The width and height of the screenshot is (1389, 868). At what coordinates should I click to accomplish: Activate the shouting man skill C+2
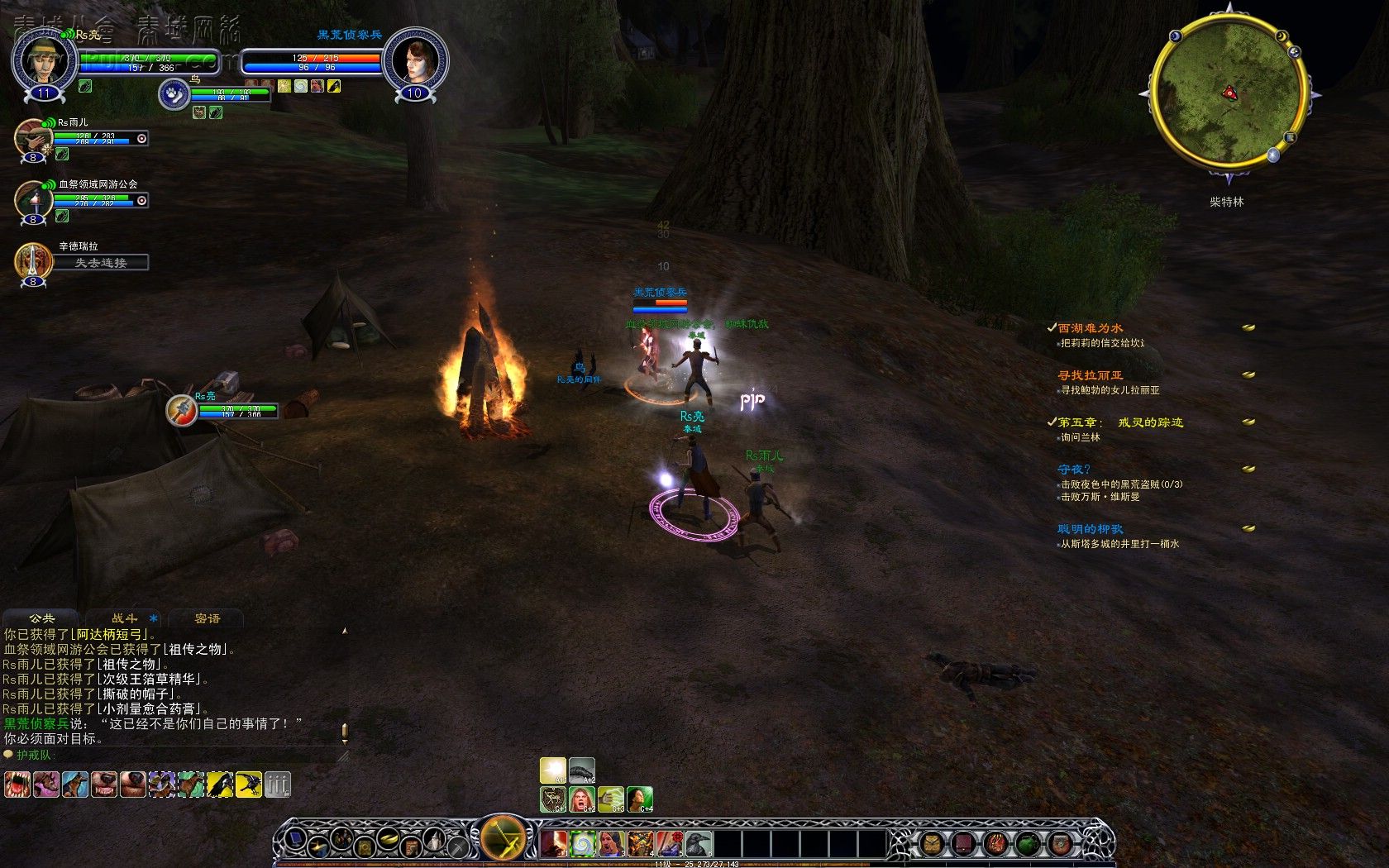point(582,799)
